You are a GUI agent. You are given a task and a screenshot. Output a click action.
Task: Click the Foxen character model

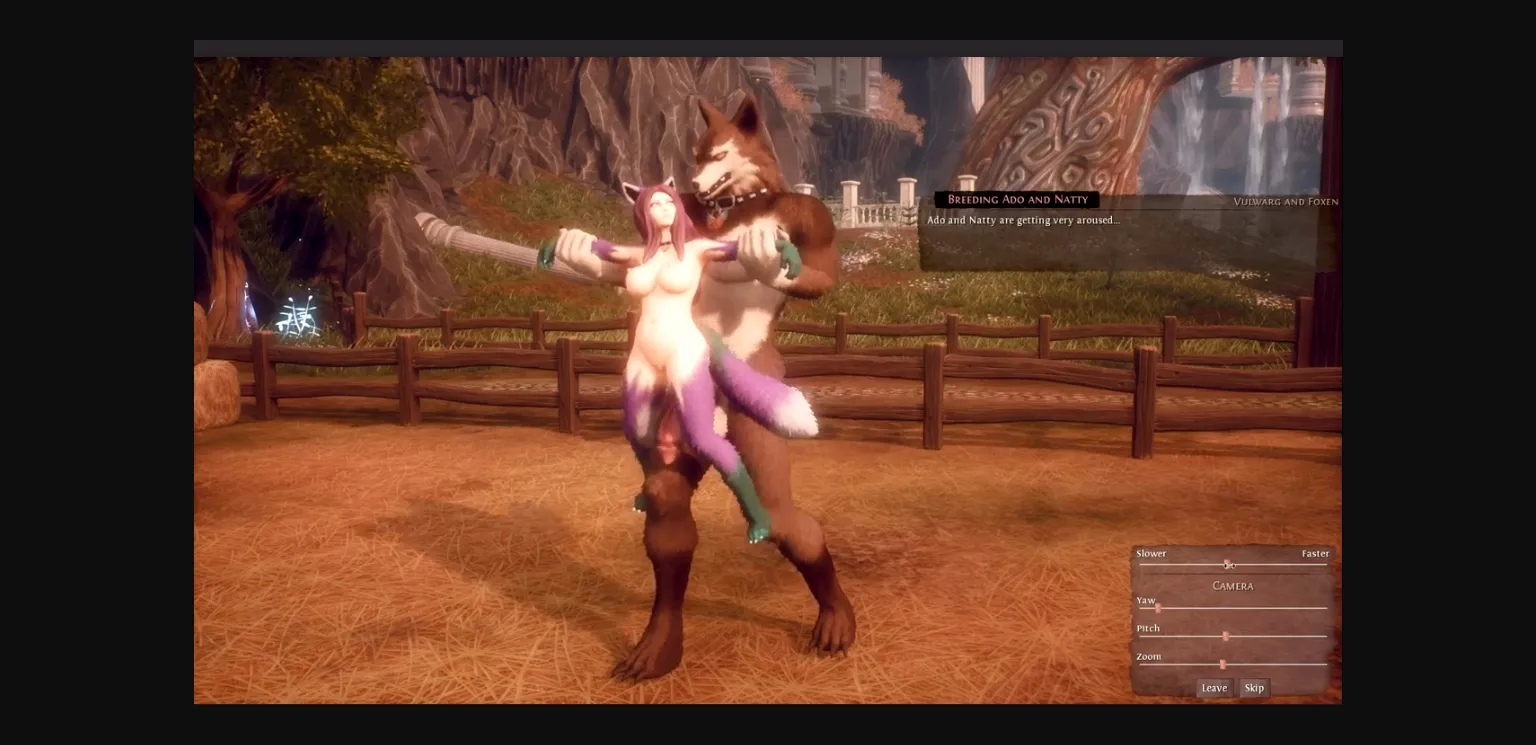point(660,300)
